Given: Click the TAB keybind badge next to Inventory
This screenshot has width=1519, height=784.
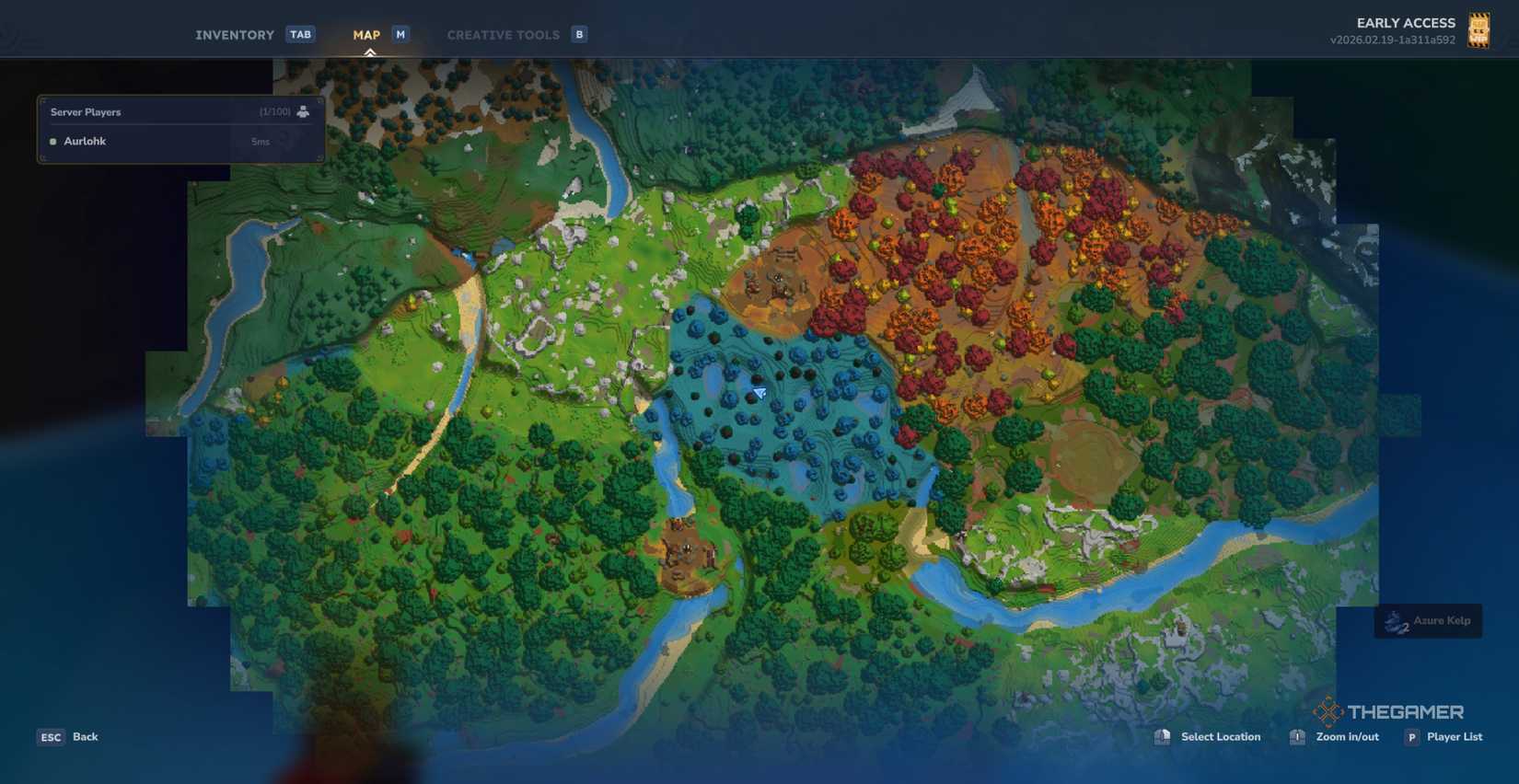Looking at the screenshot, I should (x=300, y=34).
